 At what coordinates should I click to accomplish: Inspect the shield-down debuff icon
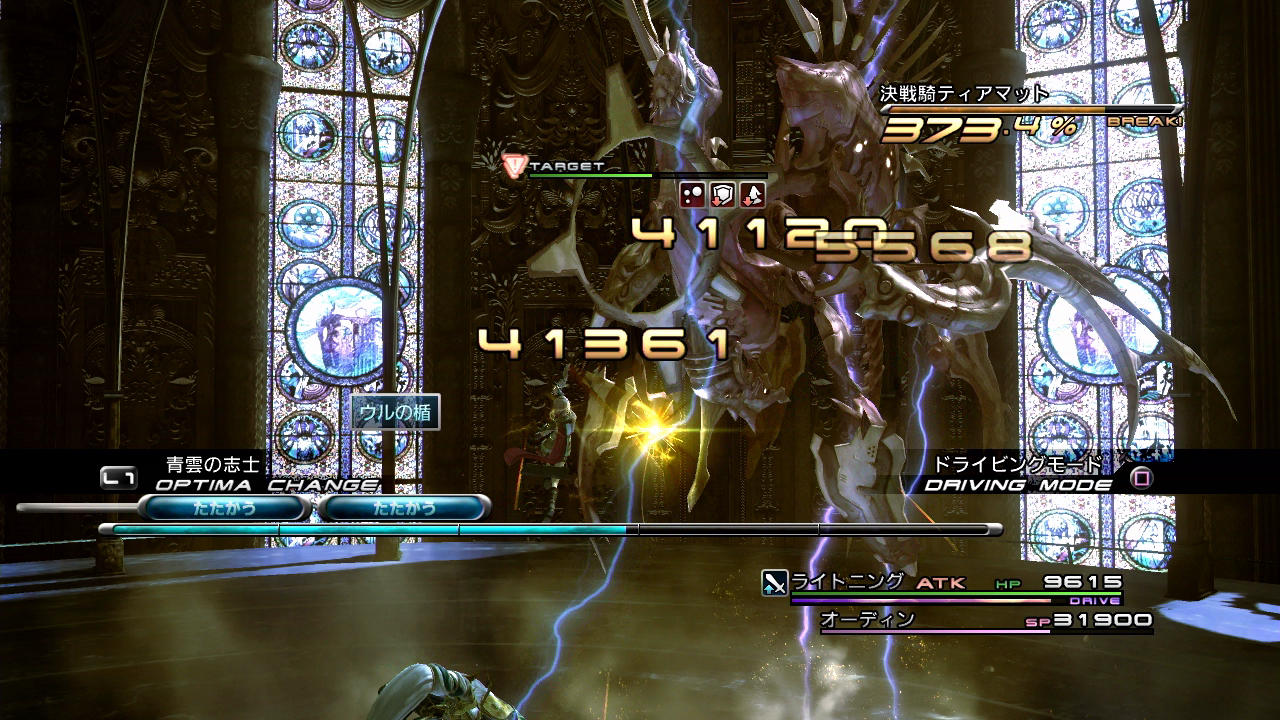click(723, 194)
